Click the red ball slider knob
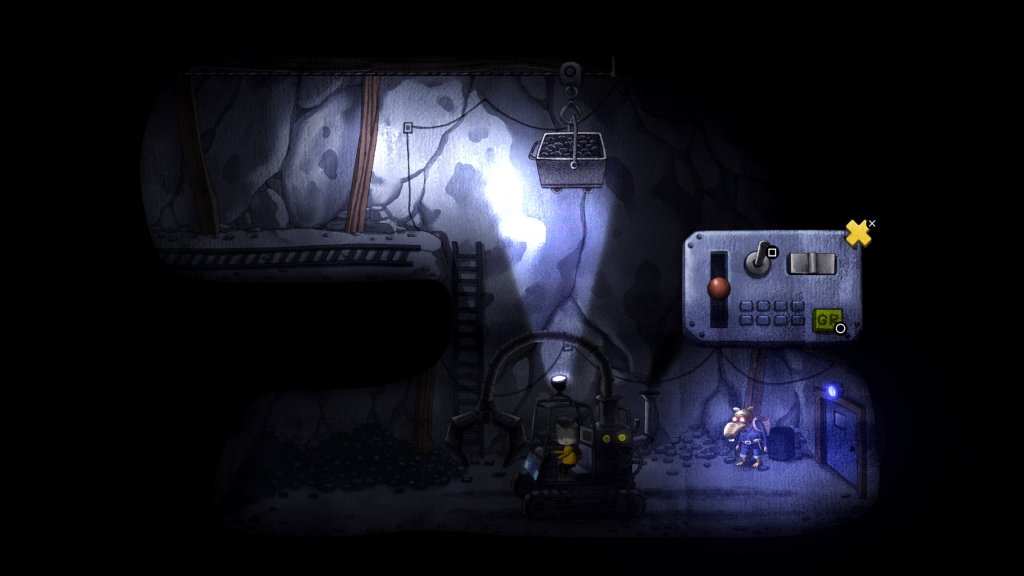Screen dimensions: 1024x576 tap(719, 288)
